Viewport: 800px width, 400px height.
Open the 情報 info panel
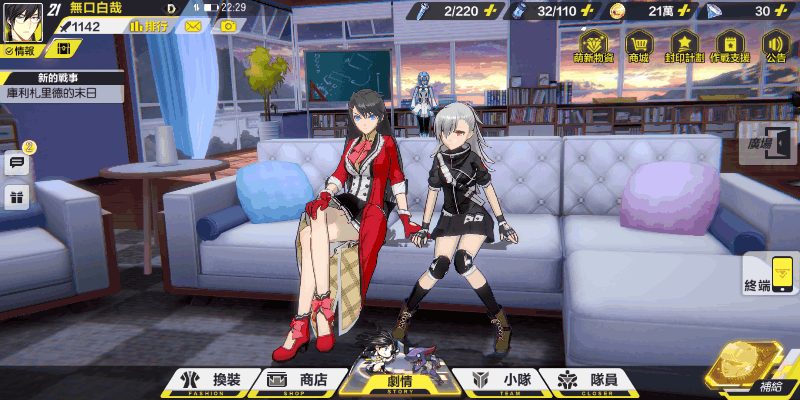(20, 50)
